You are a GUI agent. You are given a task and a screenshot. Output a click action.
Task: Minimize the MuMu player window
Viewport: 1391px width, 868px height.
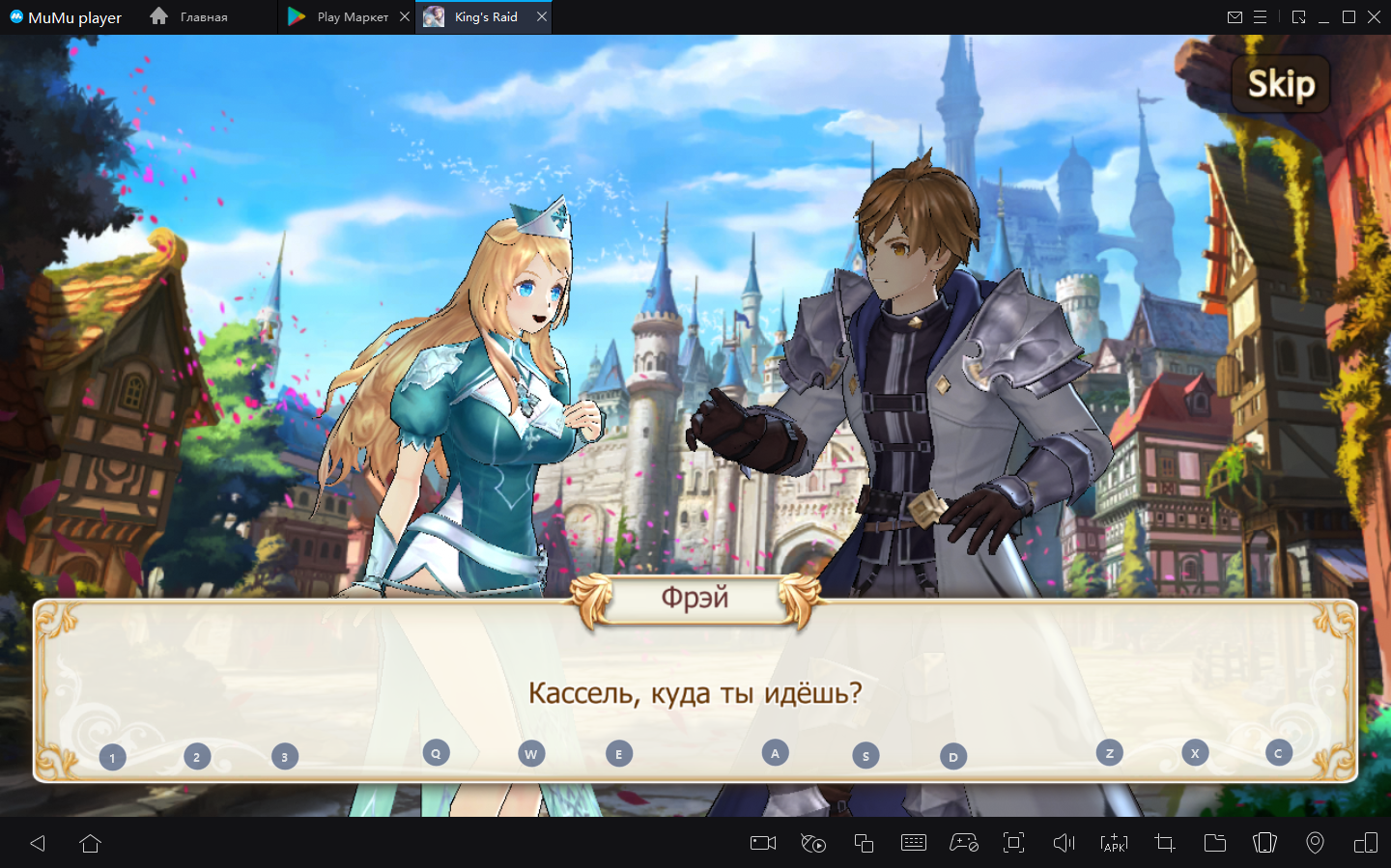click(x=1323, y=17)
